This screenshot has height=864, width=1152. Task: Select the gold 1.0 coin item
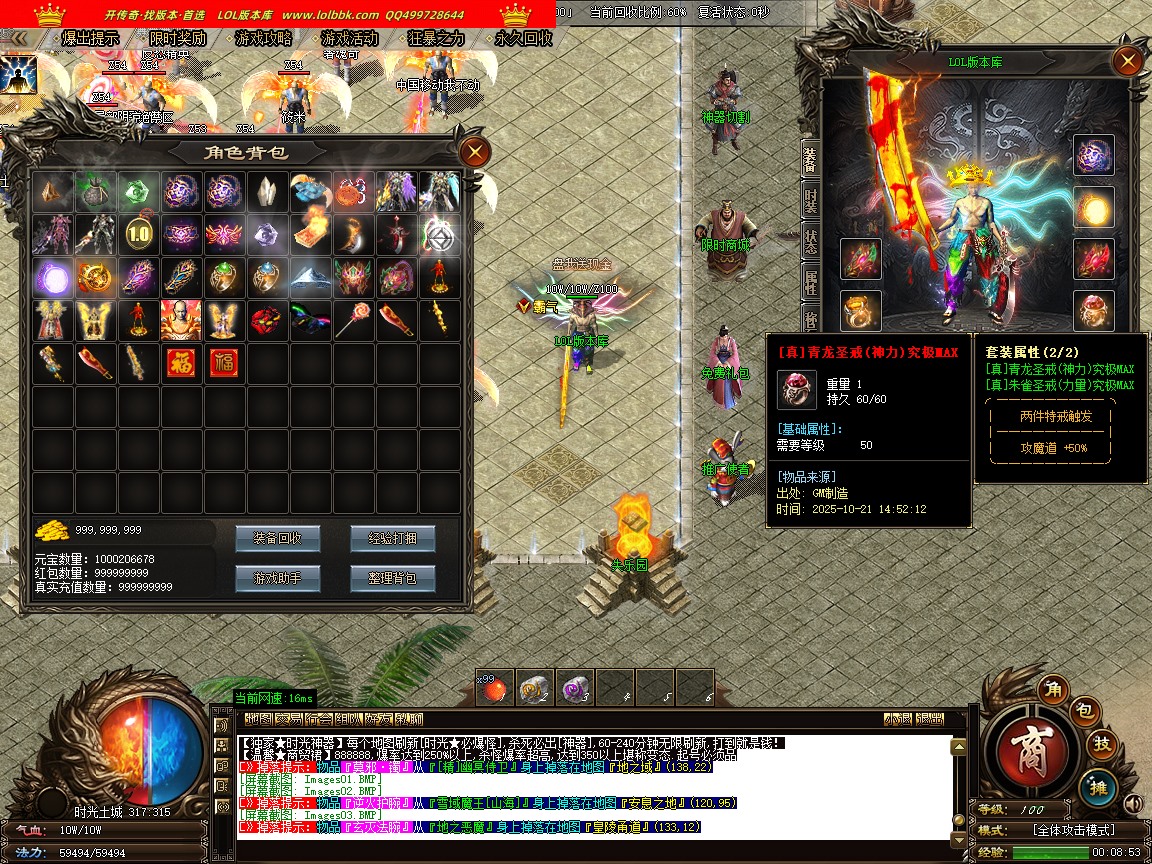pyautogui.click(x=138, y=235)
